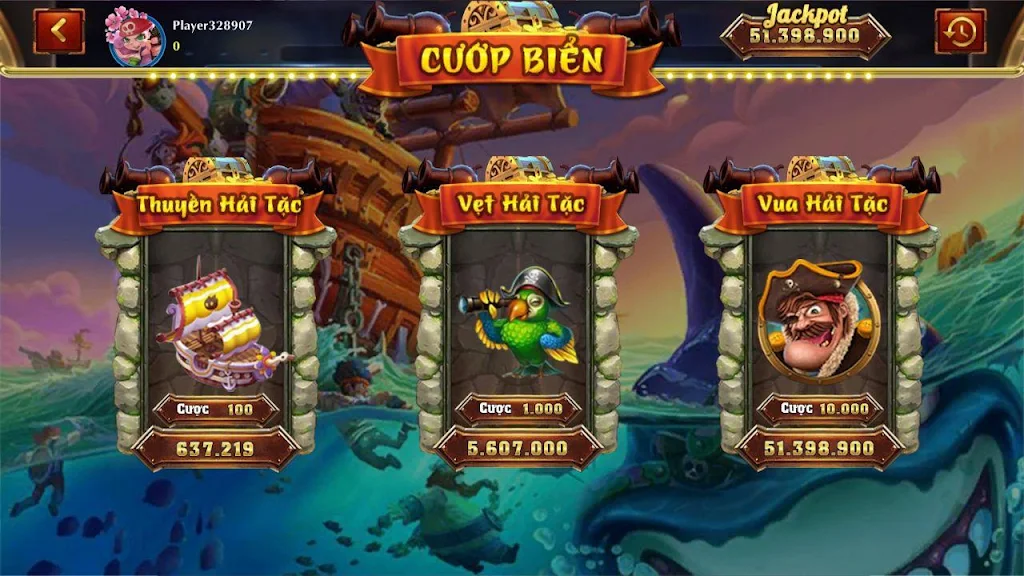Enter the Vua Hải Tặc room
This screenshot has width=1024, height=576.
[x=819, y=320]
